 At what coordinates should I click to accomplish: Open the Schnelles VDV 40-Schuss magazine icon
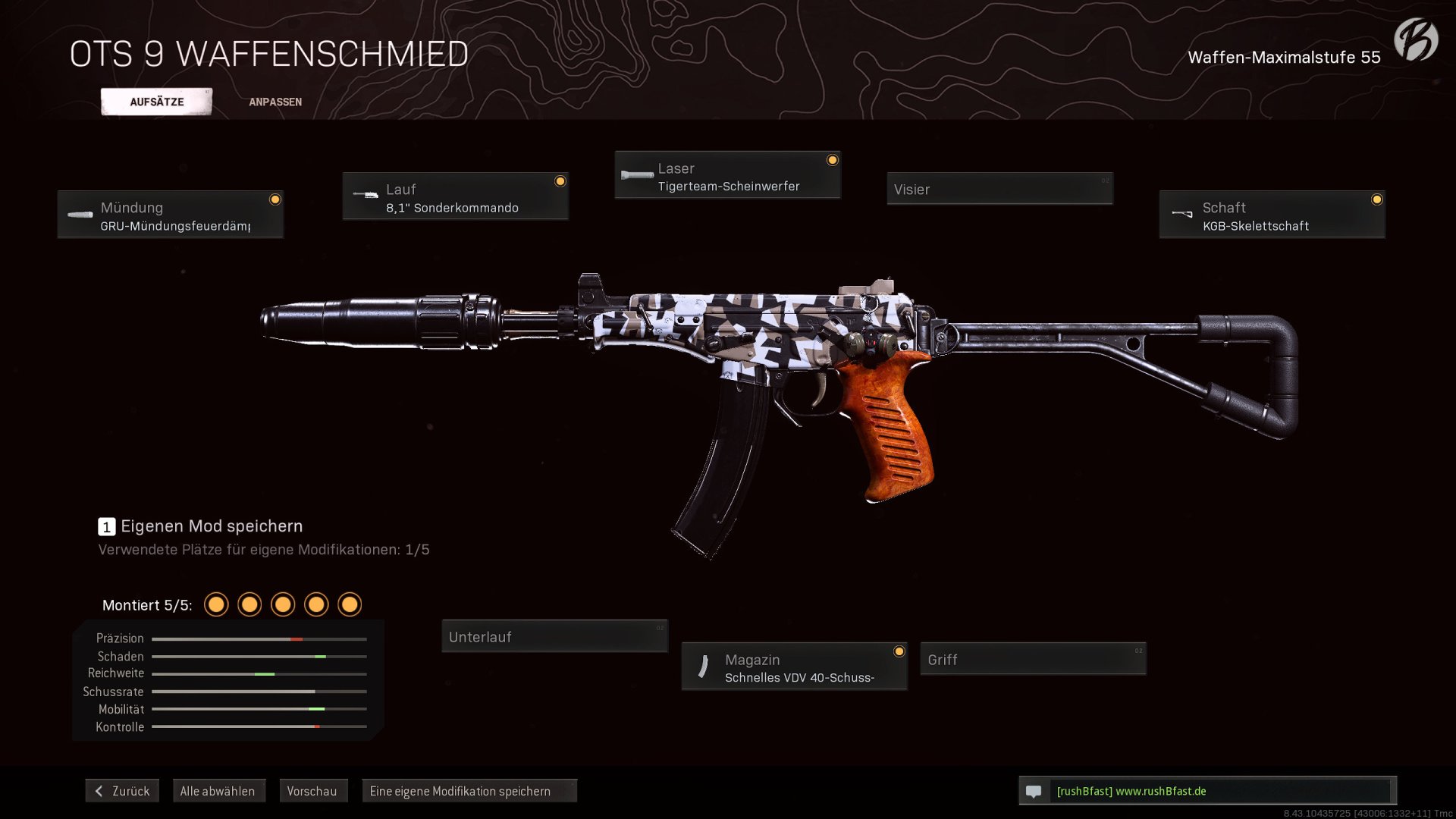704,667
